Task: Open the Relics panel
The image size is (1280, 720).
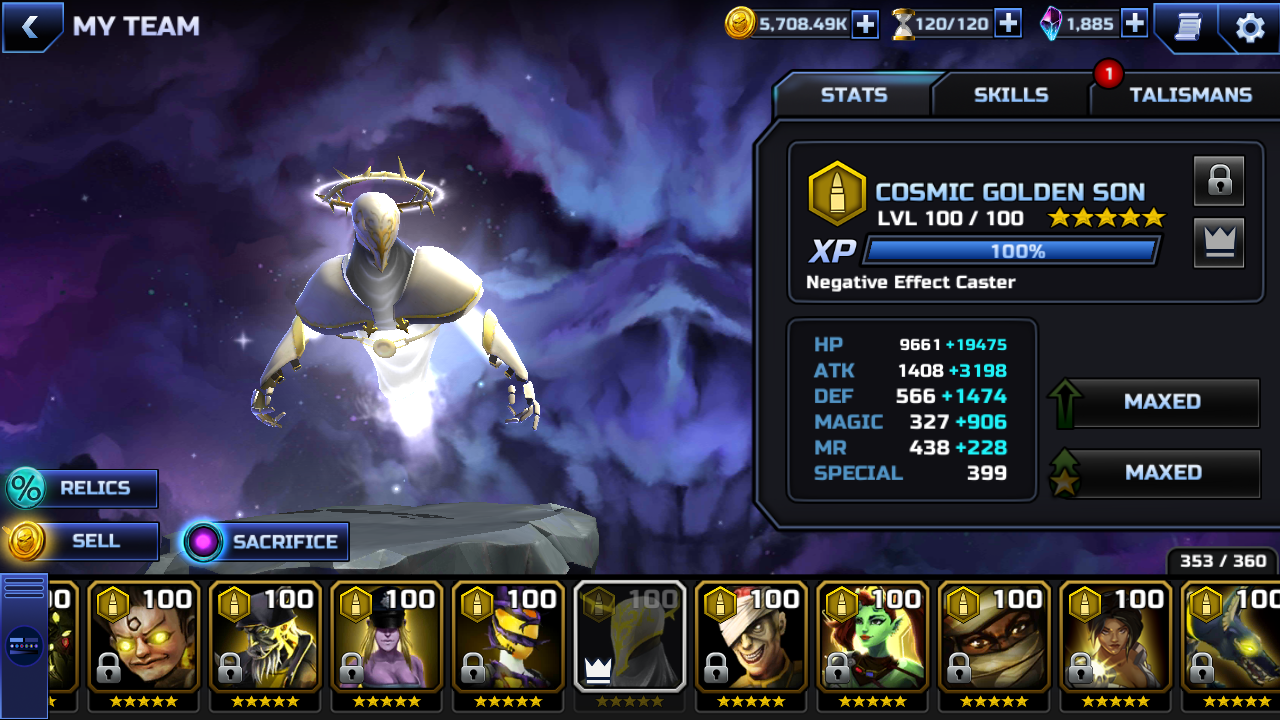Action: pyautogui.click(x=82, y=489)
